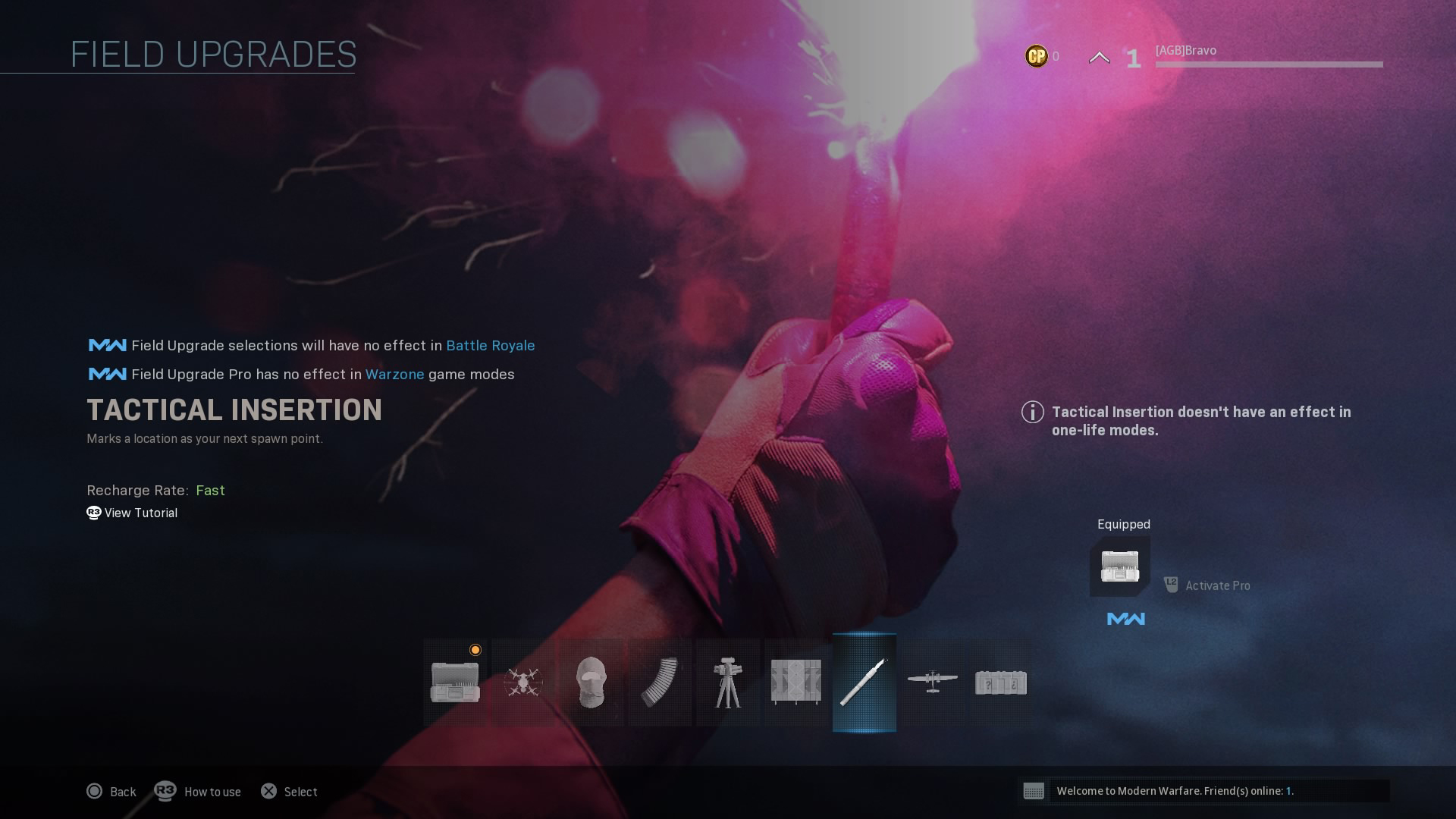Choose the EMP Drone aircraft icon
1456x819 pixels.
pyautogui.click(x=933, y=682)
